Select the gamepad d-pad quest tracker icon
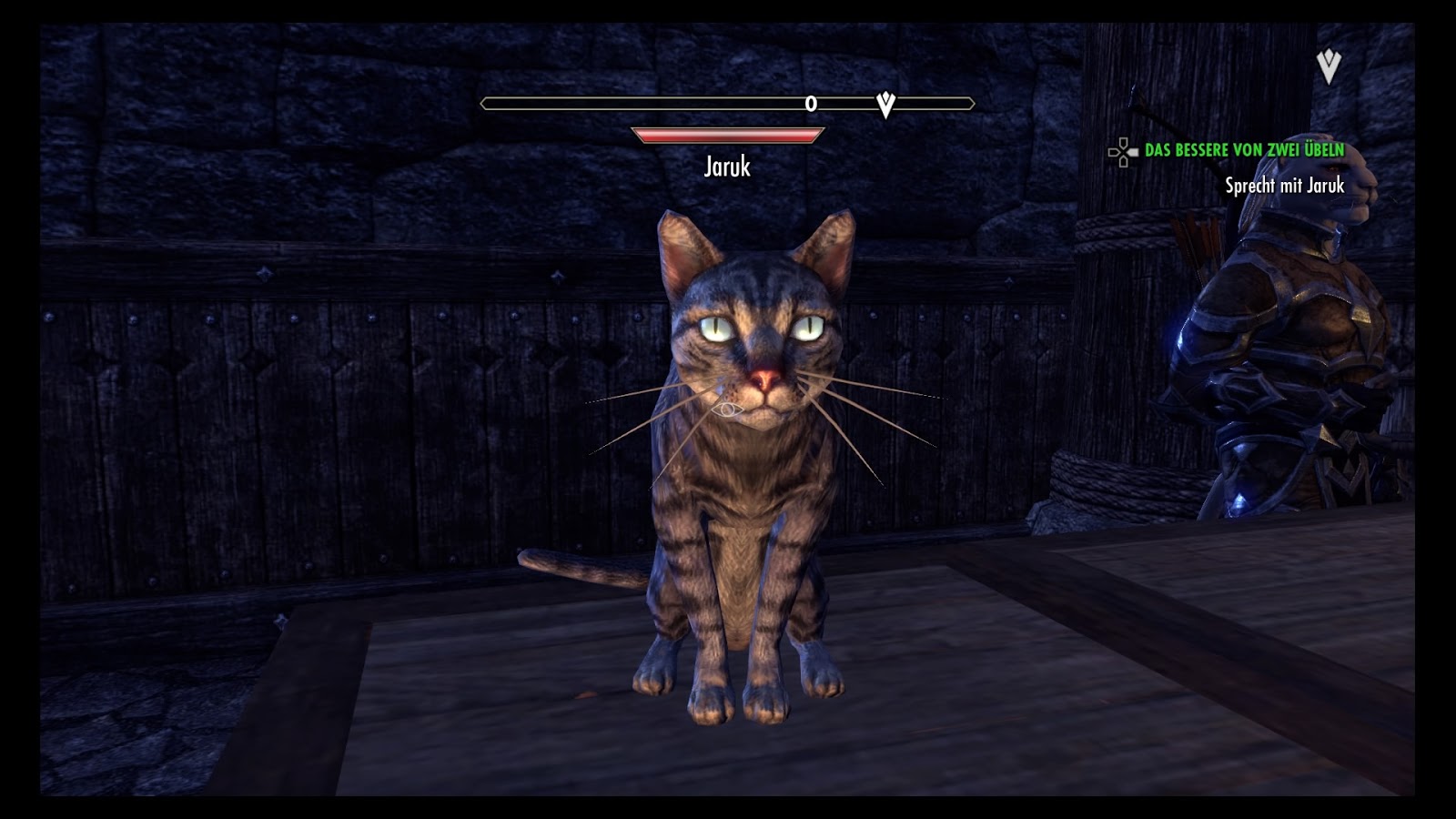Viewport: 1456px width, 819px height. pos(1124,151)
